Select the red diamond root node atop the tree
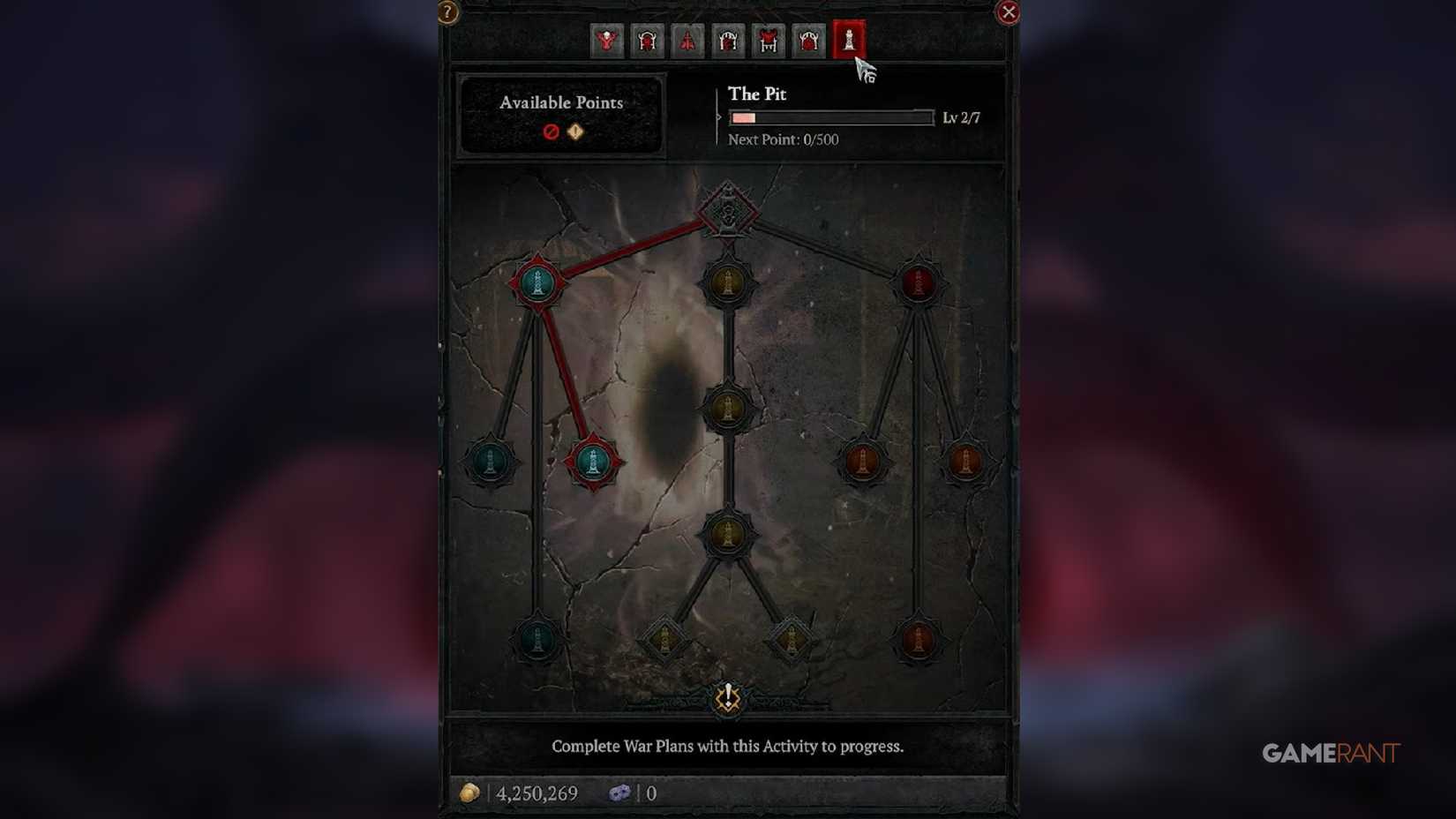Screen dimensions: 1456x819 pyautogui.click(x=729, y=212)
